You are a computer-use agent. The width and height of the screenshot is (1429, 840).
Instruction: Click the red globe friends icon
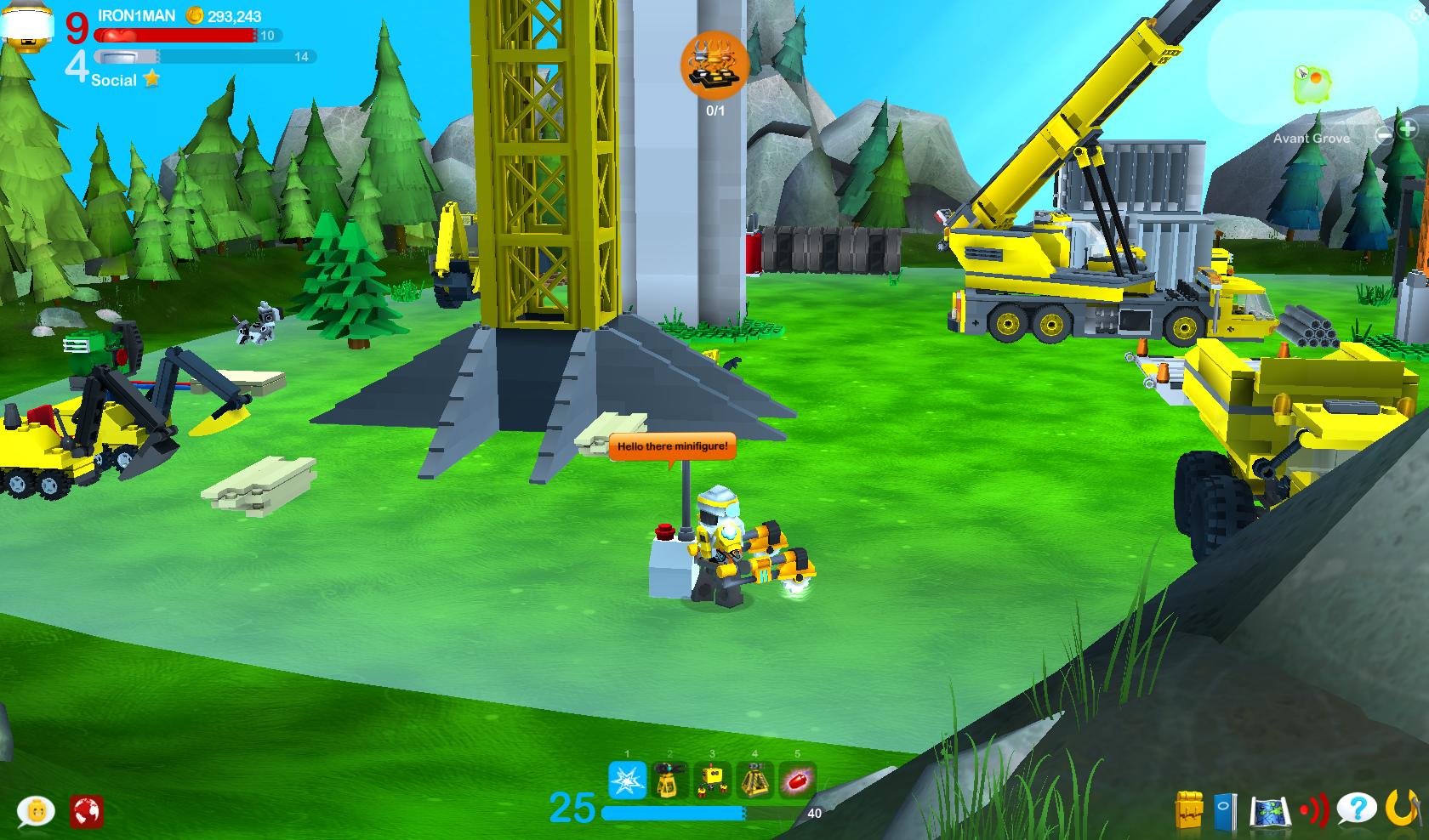click(x=86, y=811)
